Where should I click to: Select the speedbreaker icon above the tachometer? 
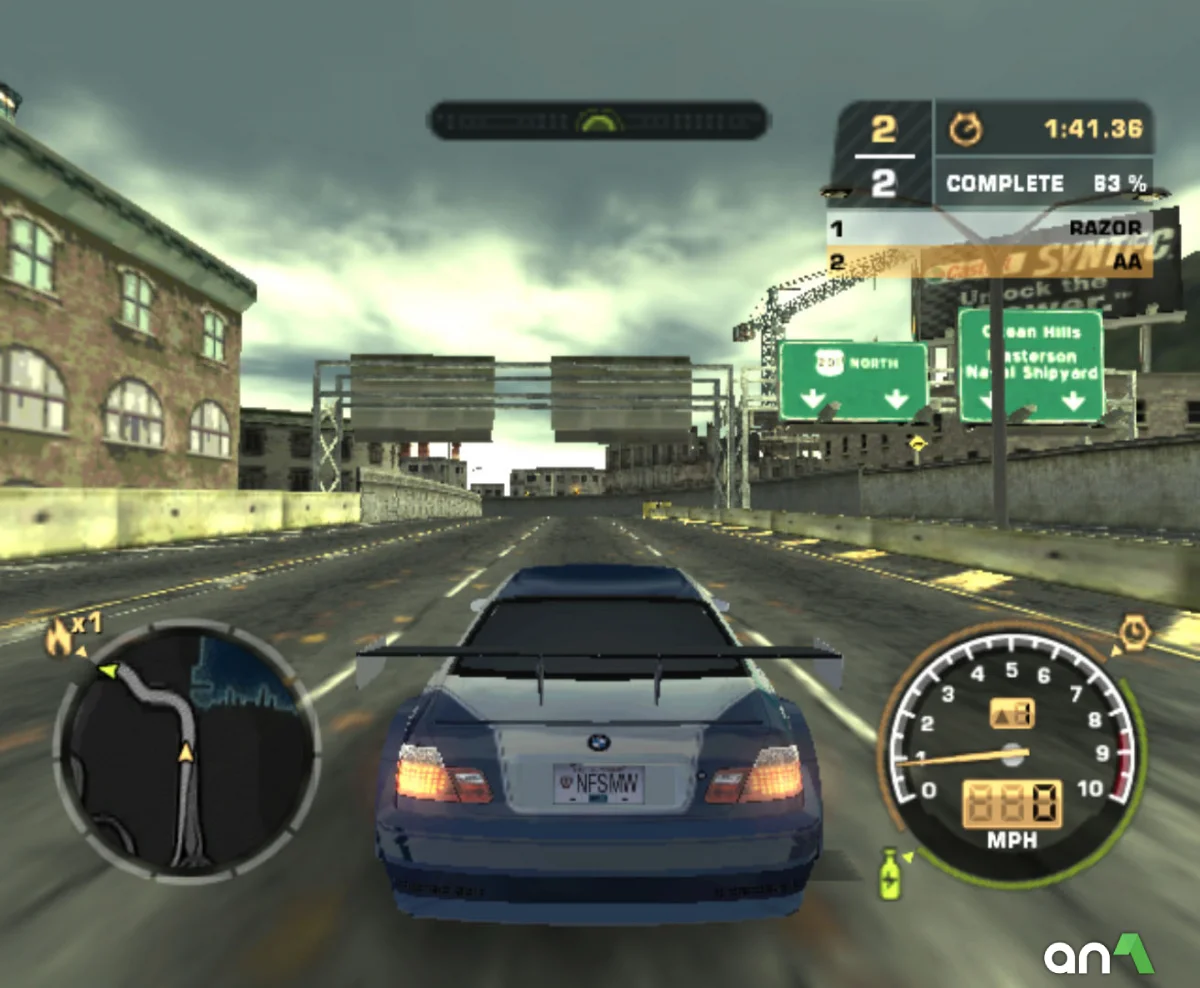(x=1133, y=634)
